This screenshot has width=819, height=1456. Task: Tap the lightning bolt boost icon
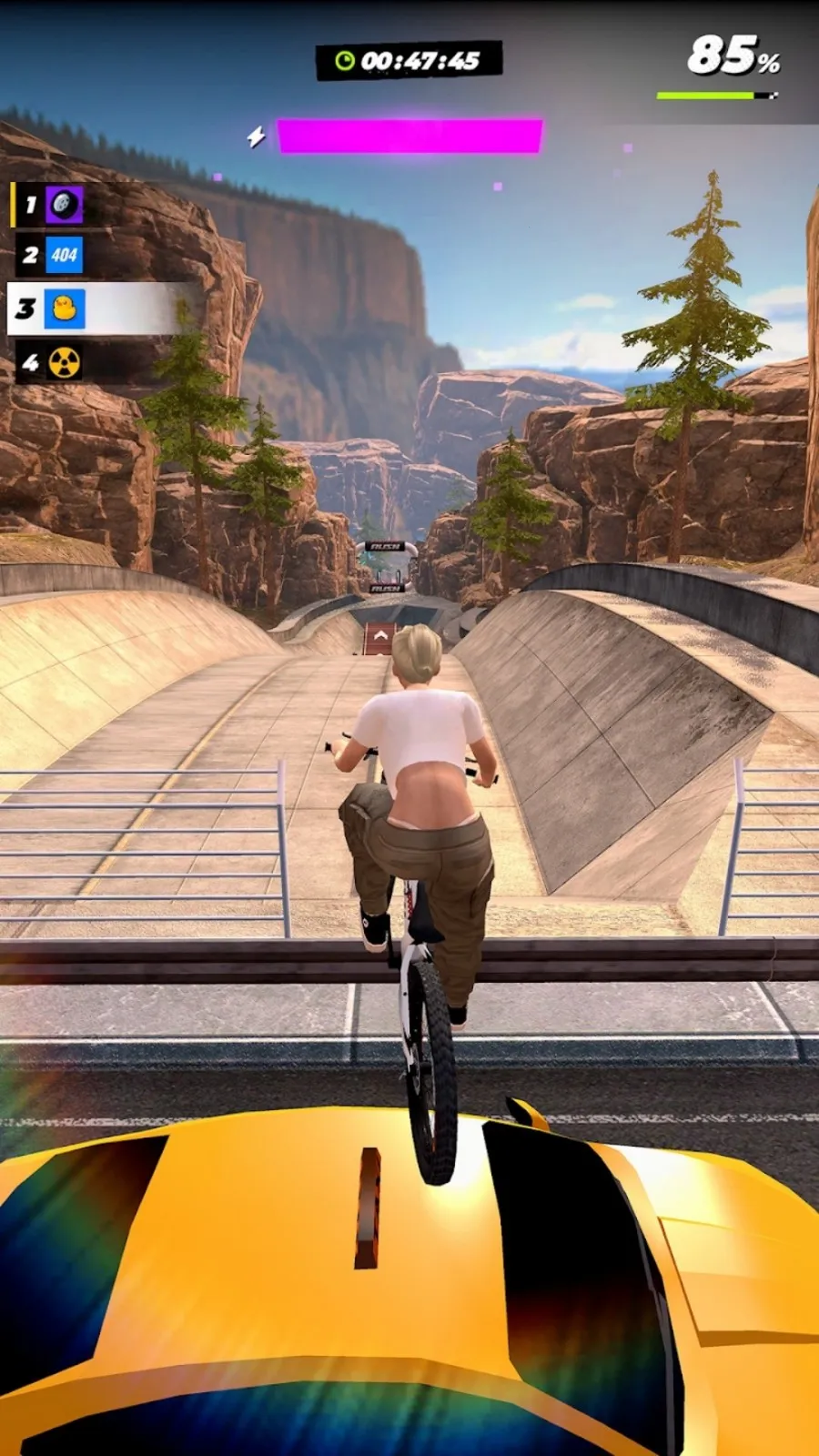click(257, 137)
